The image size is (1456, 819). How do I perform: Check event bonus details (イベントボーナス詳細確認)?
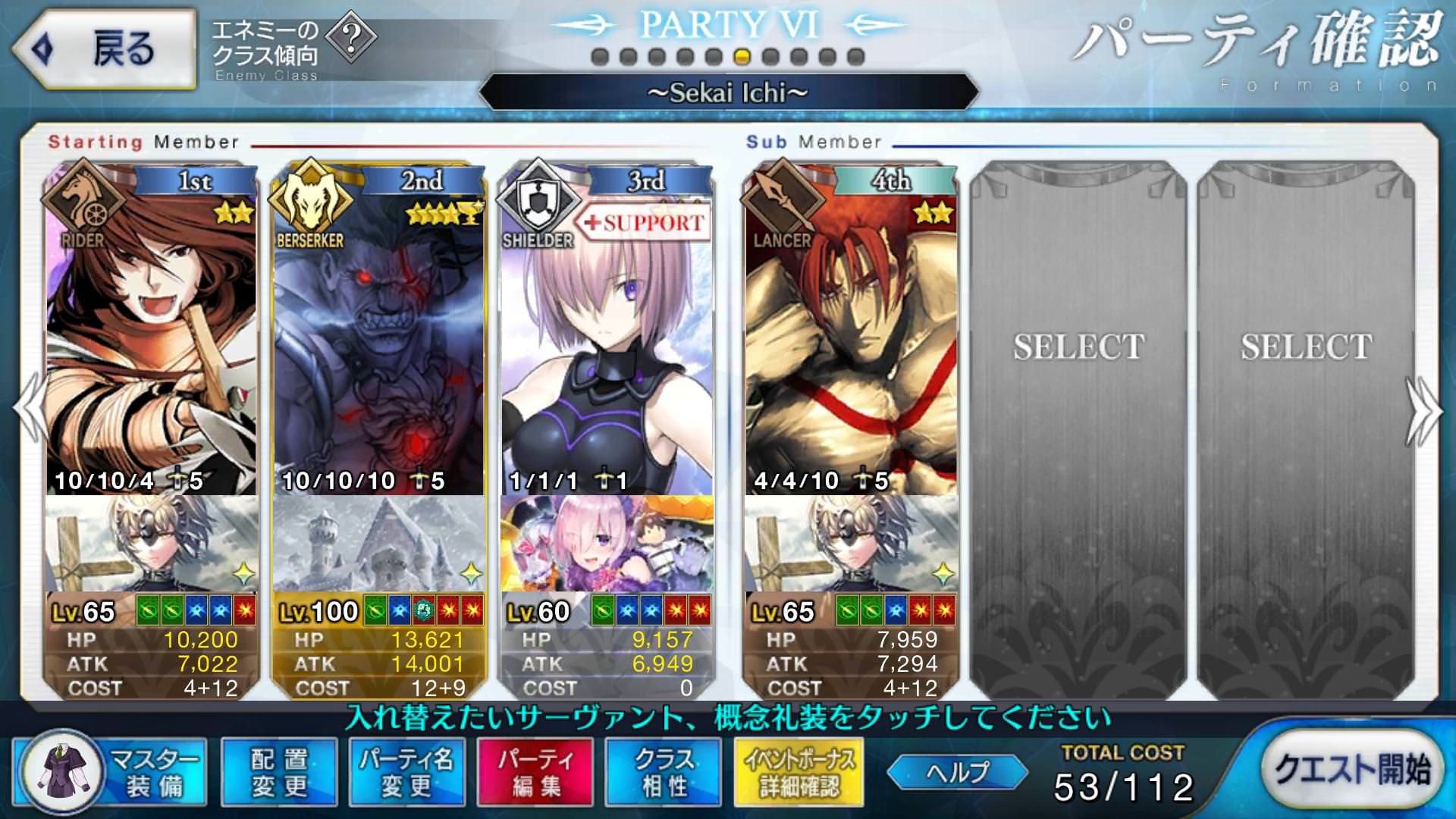click(799, 772)
